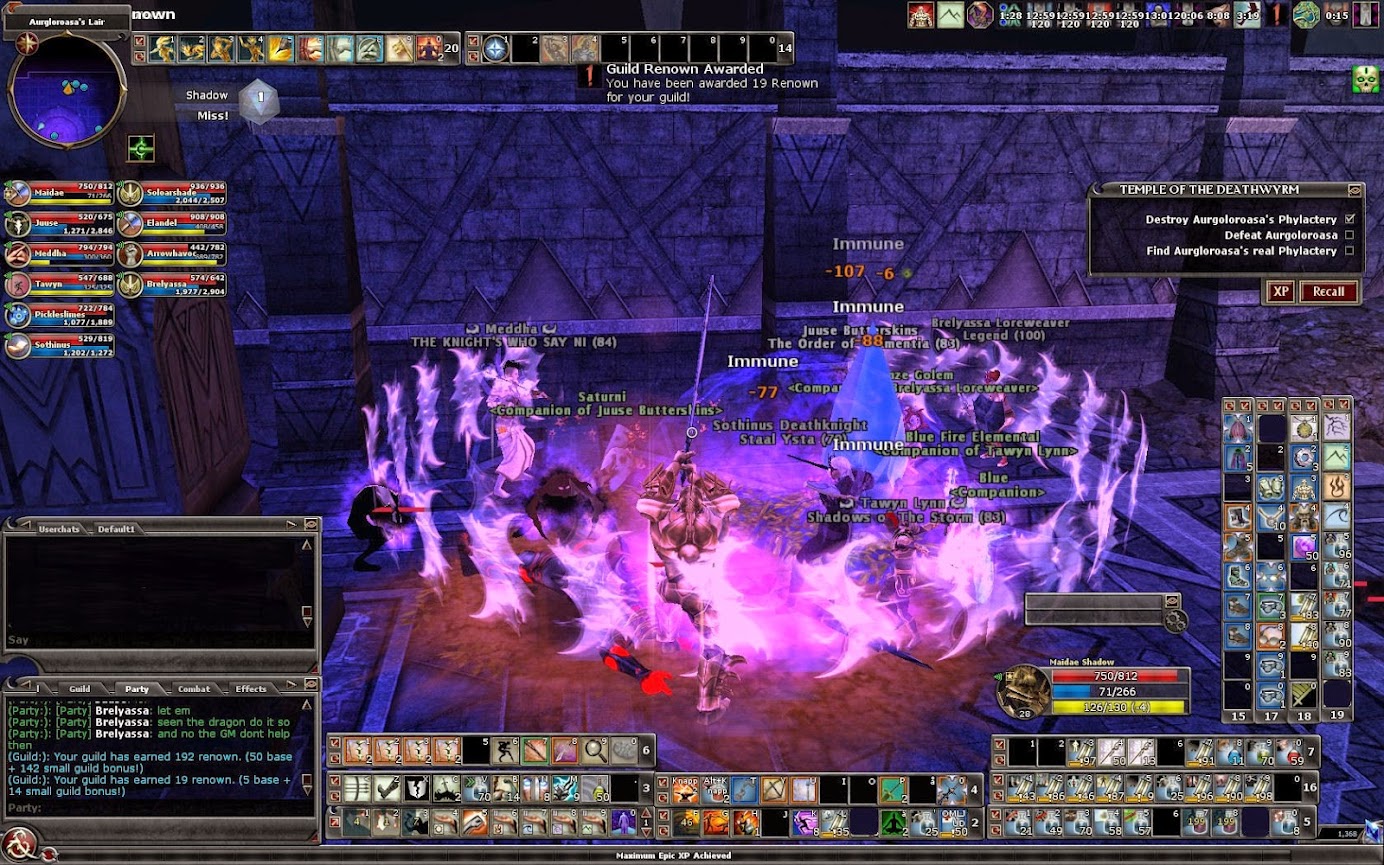Open the Effects chat tab
Viewport: 1384px width, 865px height.
pos(250,688)
